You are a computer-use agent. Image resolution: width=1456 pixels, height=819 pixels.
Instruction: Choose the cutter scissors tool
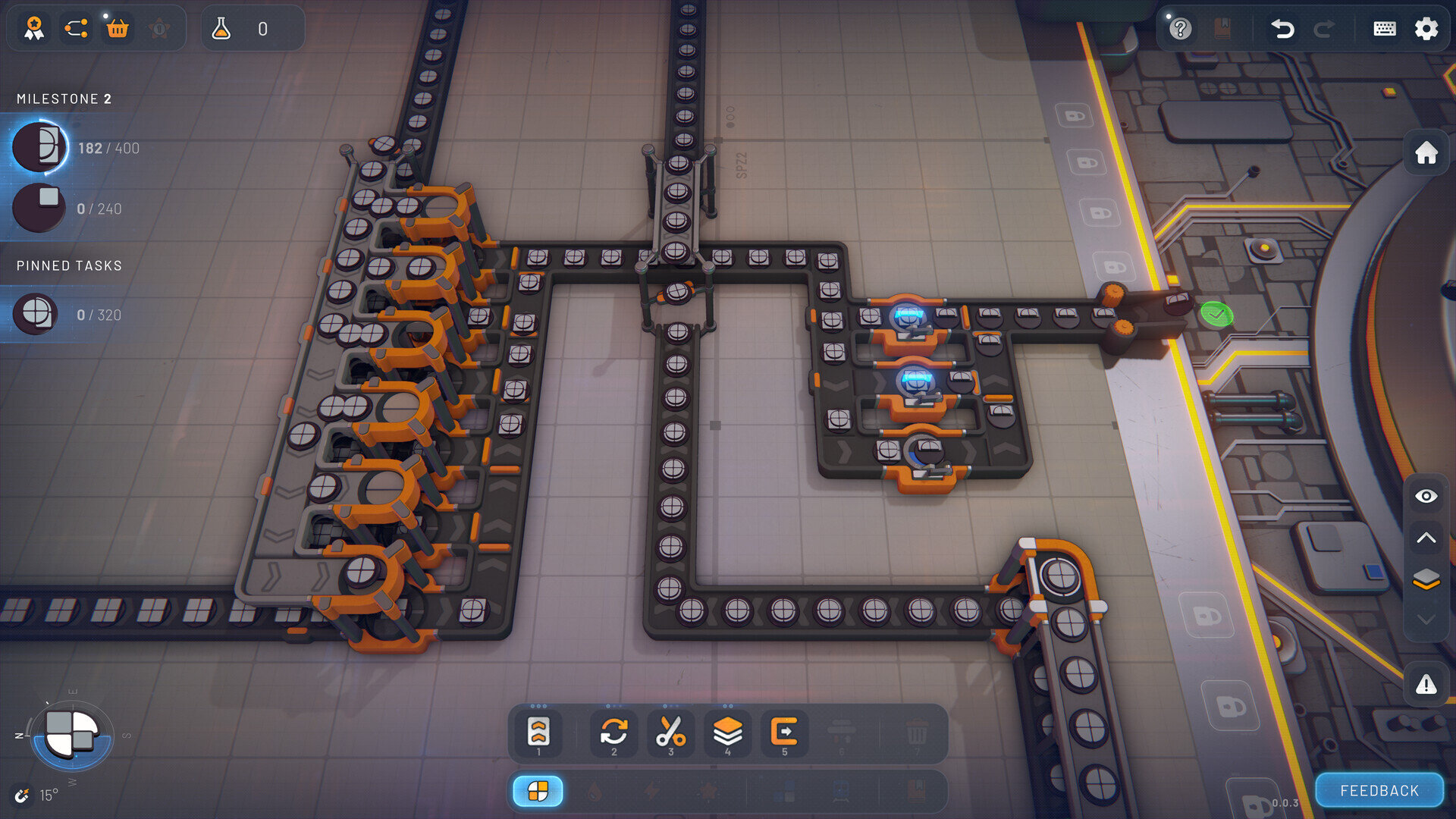click(x=670, y=733)
